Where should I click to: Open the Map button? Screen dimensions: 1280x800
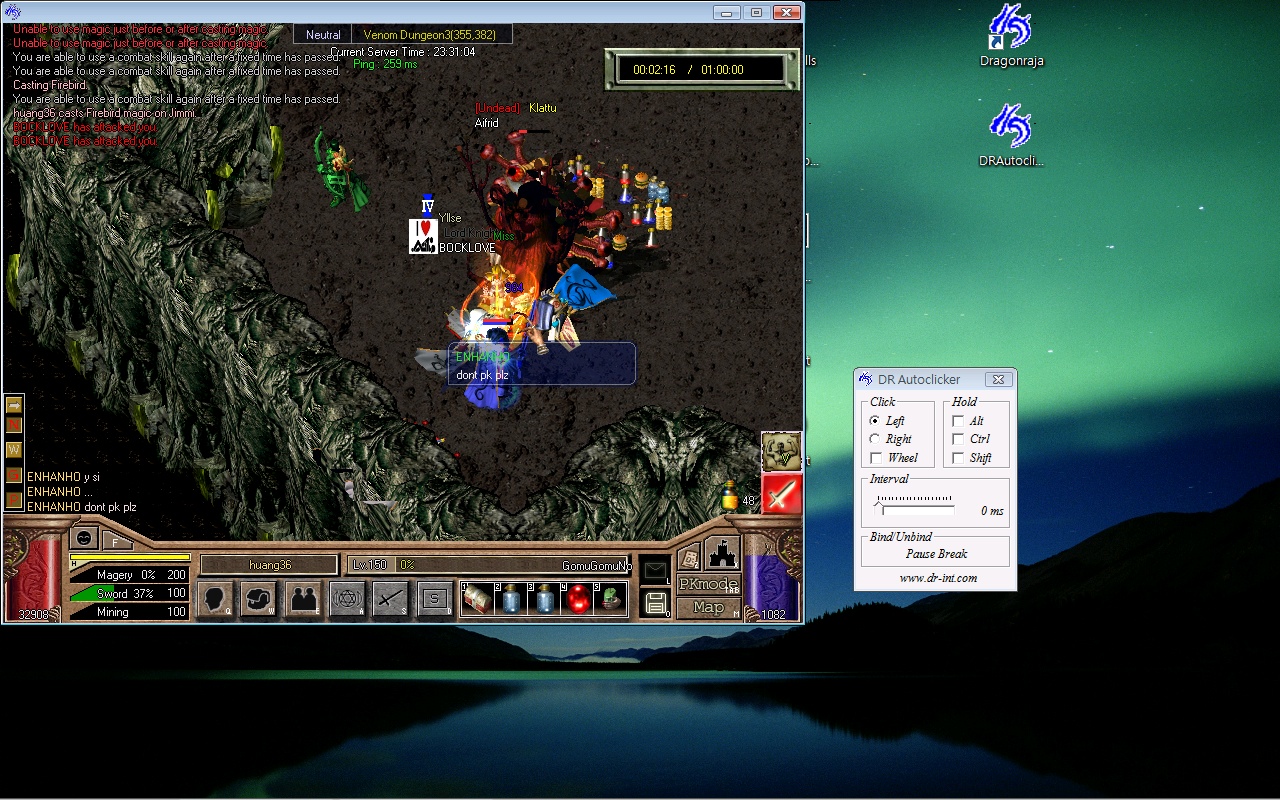point(708,607)
